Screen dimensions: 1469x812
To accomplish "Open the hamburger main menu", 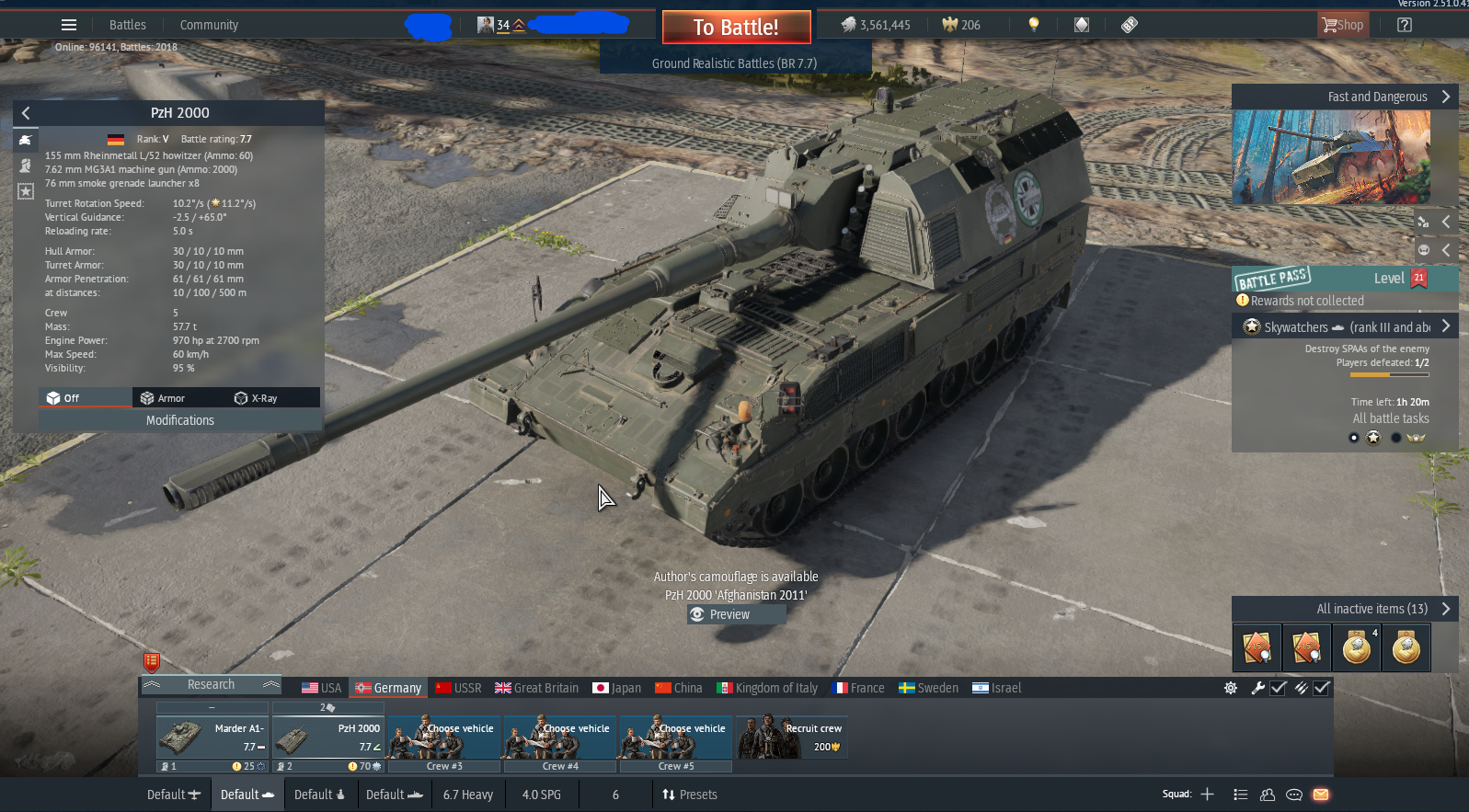I will [x=69, y=25].
